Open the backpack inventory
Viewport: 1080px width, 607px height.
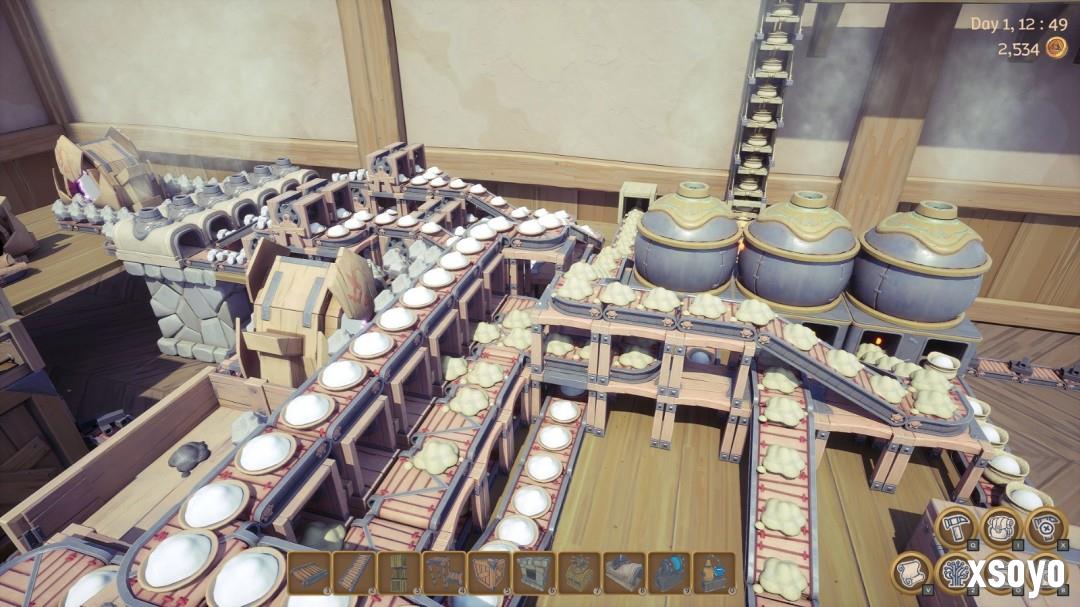tap(1001, 526)
